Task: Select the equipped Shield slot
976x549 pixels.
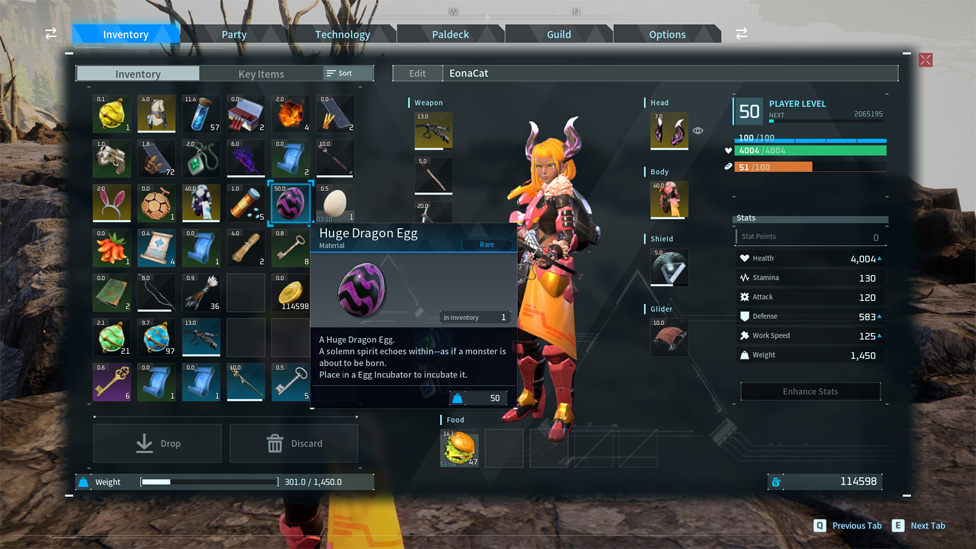Action: tap(669, 267)
